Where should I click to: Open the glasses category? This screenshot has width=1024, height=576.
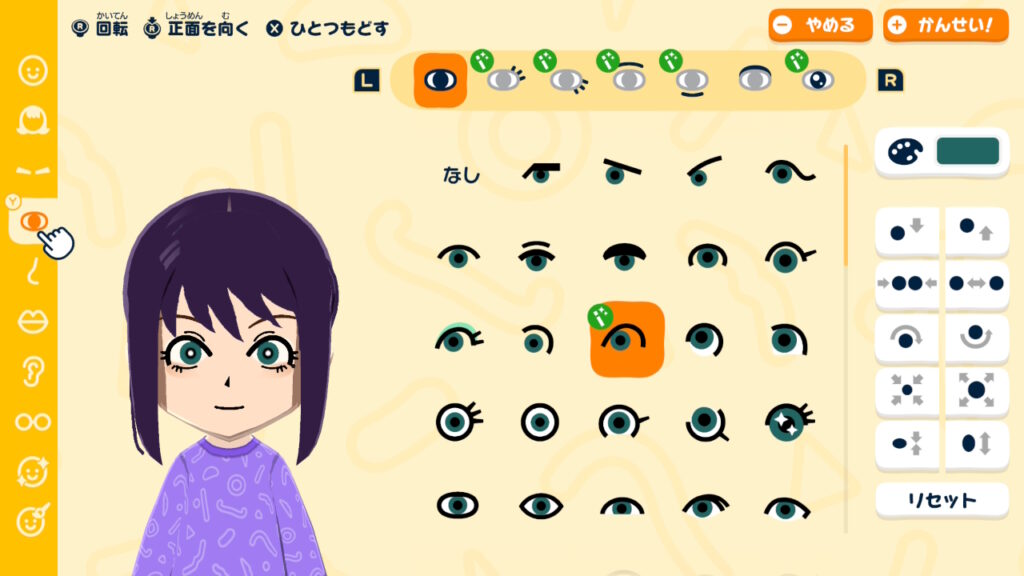pyautogui.click(x=33, y=421)
